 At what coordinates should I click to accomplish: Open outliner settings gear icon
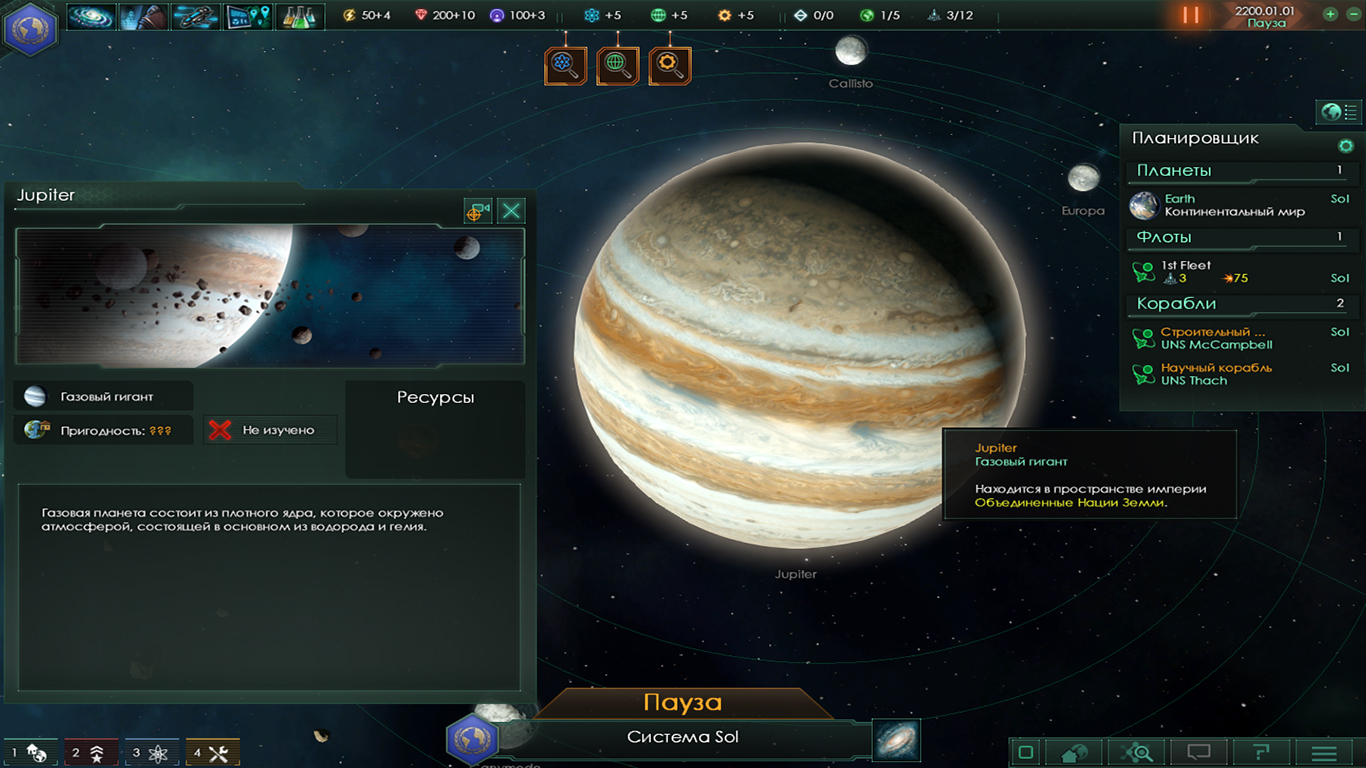[x=1345, y=146]
